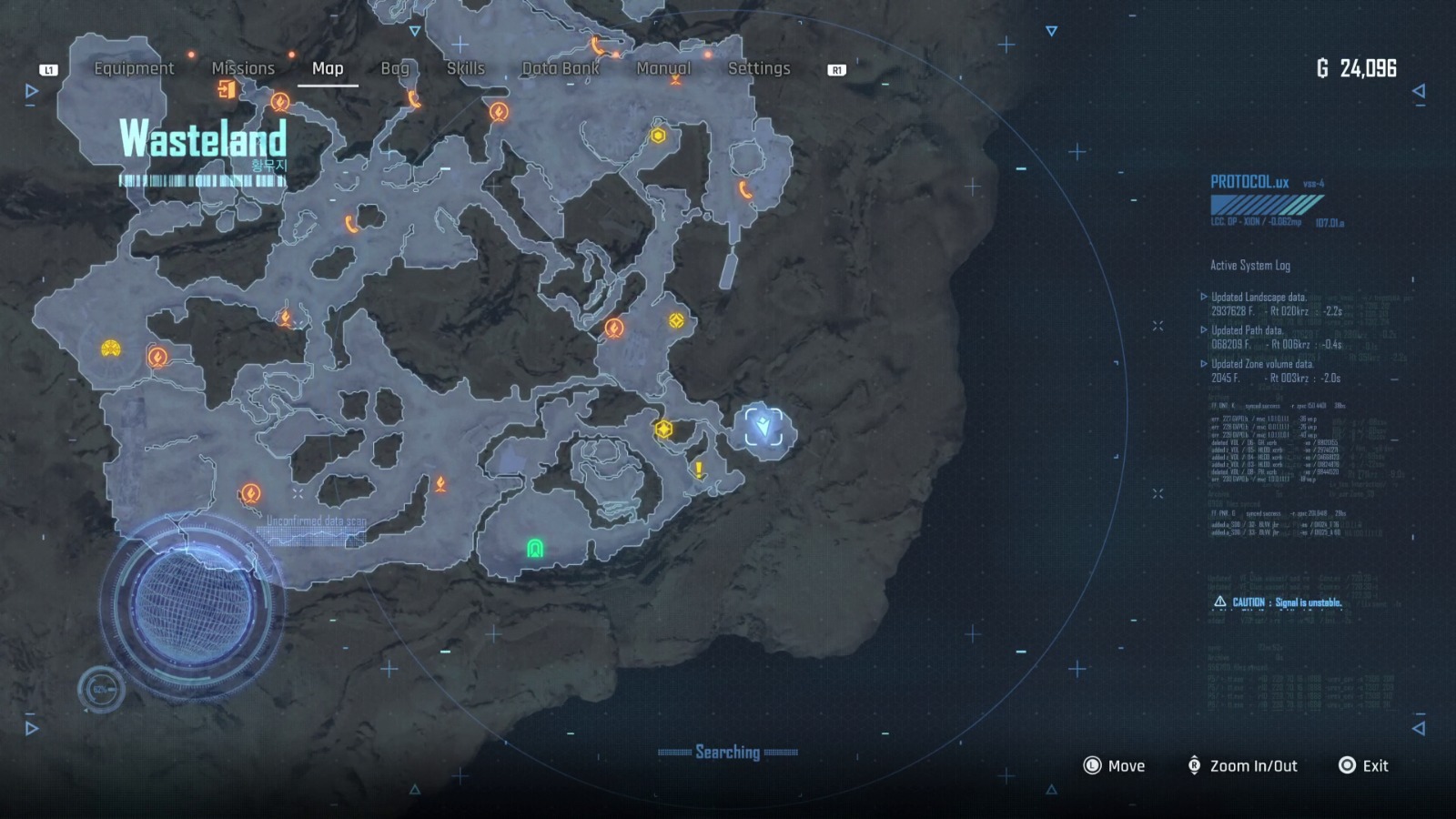1456x819 pixels.
Task: Switch to the Equipment tab
Action: [x=134, y=68]
